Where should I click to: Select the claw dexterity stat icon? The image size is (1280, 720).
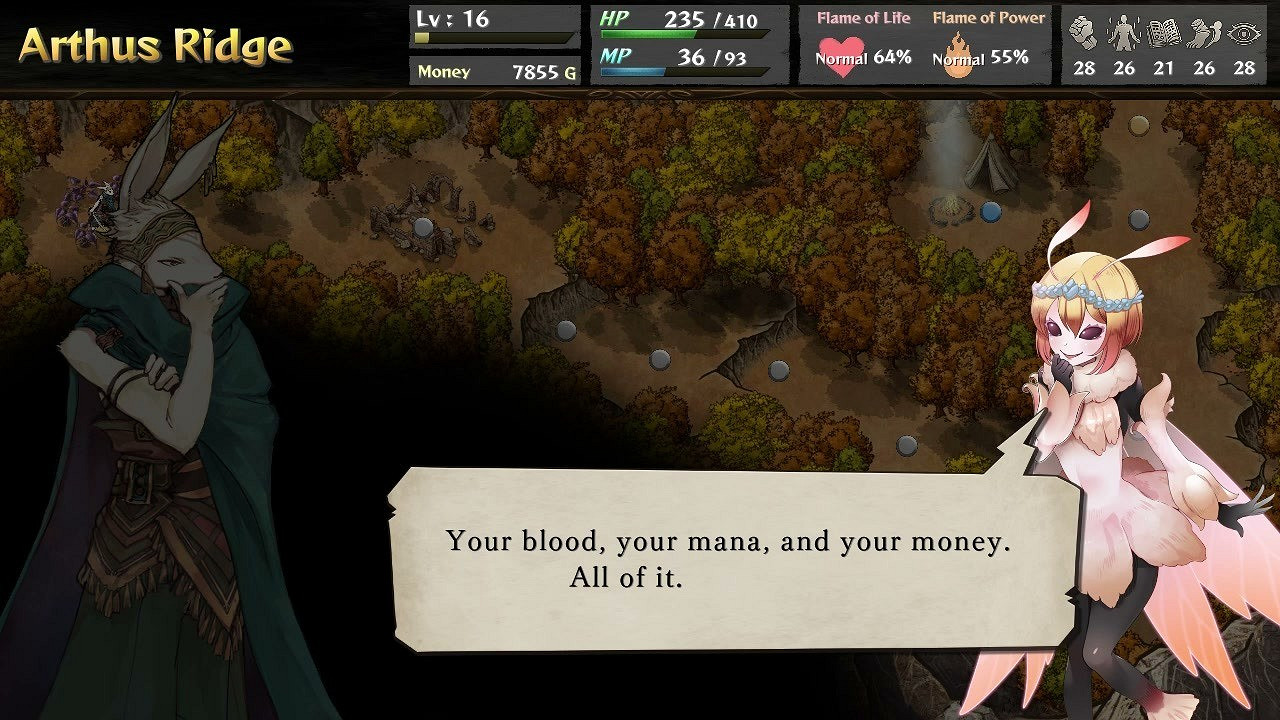pos(1203,32)
